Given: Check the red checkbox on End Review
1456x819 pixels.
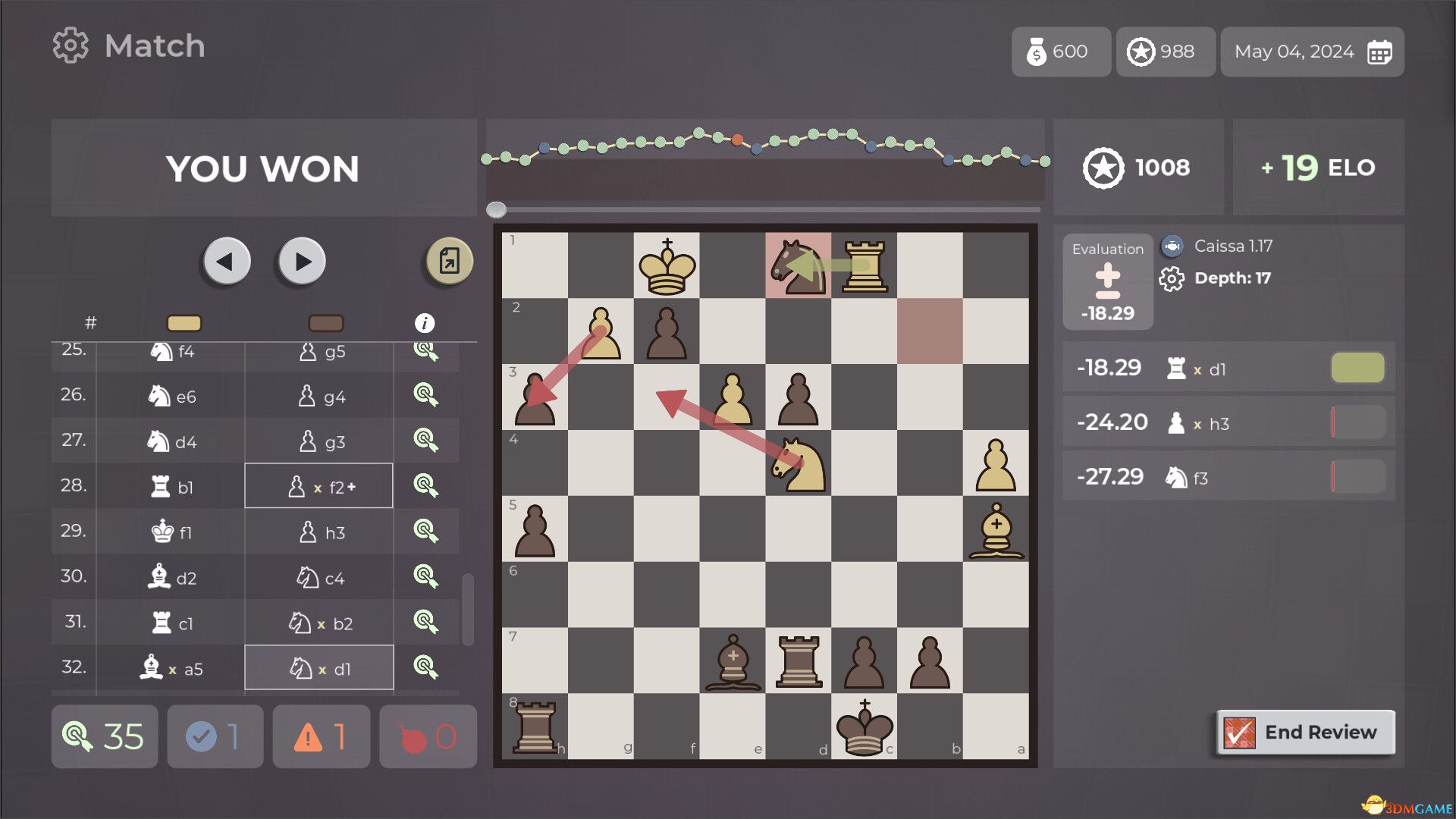Looking at the screenshot, I should pyautogui.click(x=1240, y=733).
